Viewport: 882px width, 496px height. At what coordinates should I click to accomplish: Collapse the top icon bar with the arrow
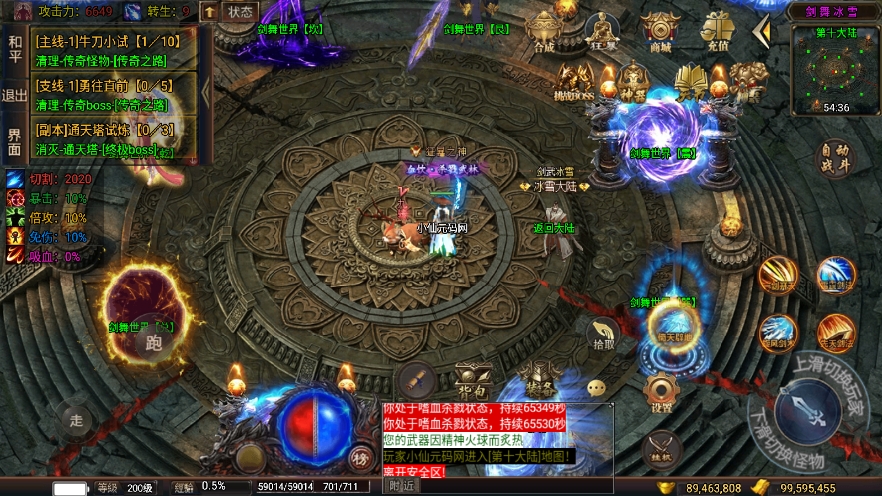click(x=762, y=32)
